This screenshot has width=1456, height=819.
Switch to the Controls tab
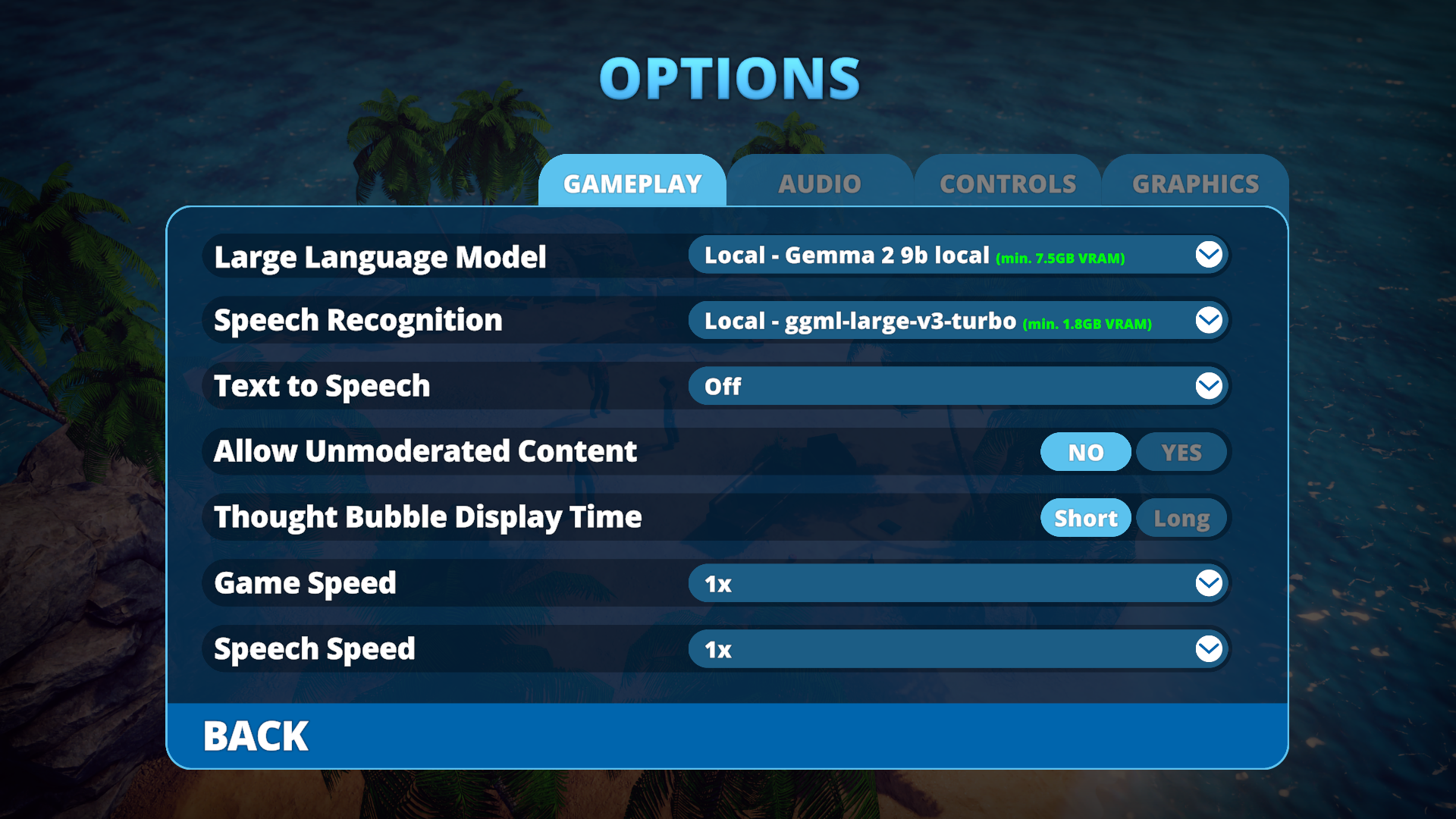tap(1008, 184)
